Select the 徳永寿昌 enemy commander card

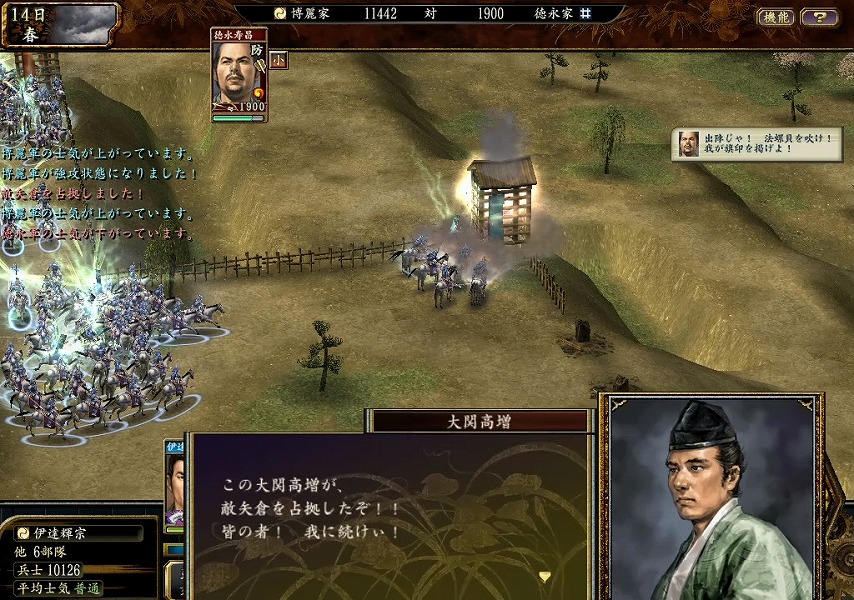239,75
